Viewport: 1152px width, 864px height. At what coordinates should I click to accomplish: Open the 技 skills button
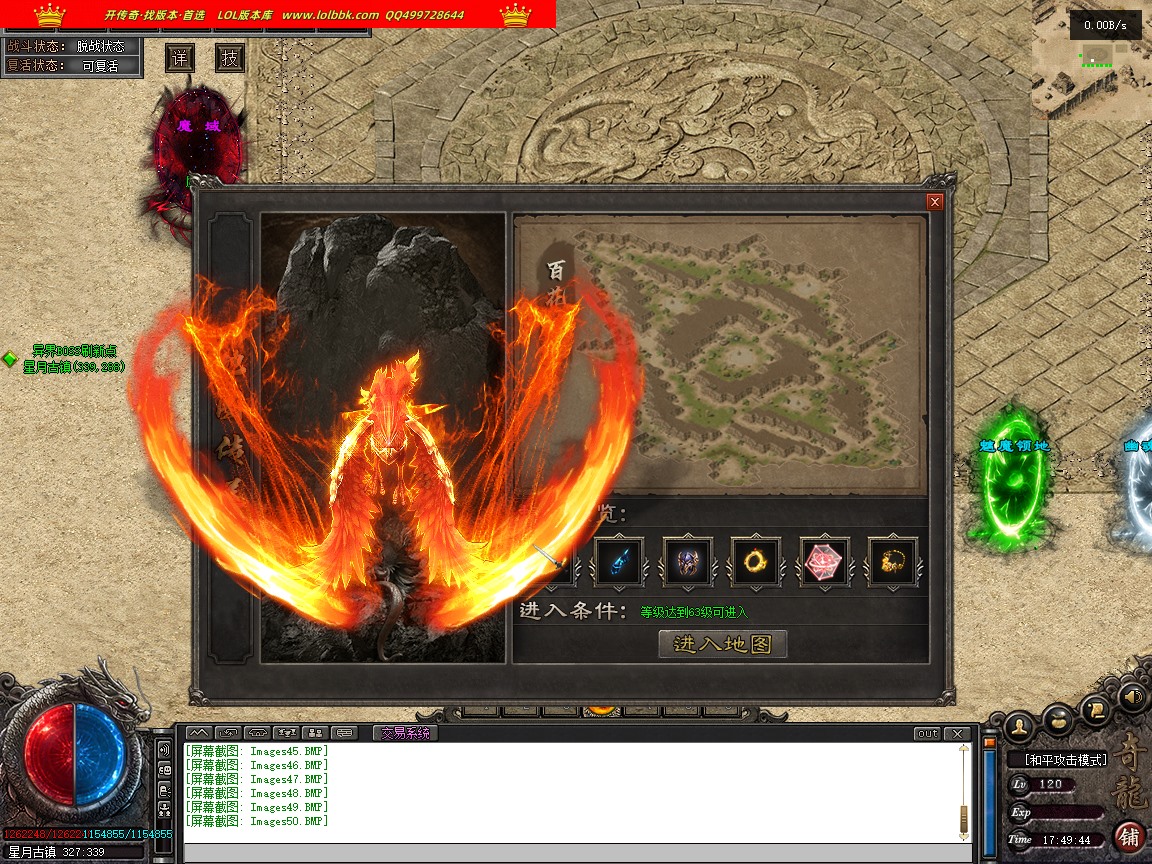click(x=230, y=58)
